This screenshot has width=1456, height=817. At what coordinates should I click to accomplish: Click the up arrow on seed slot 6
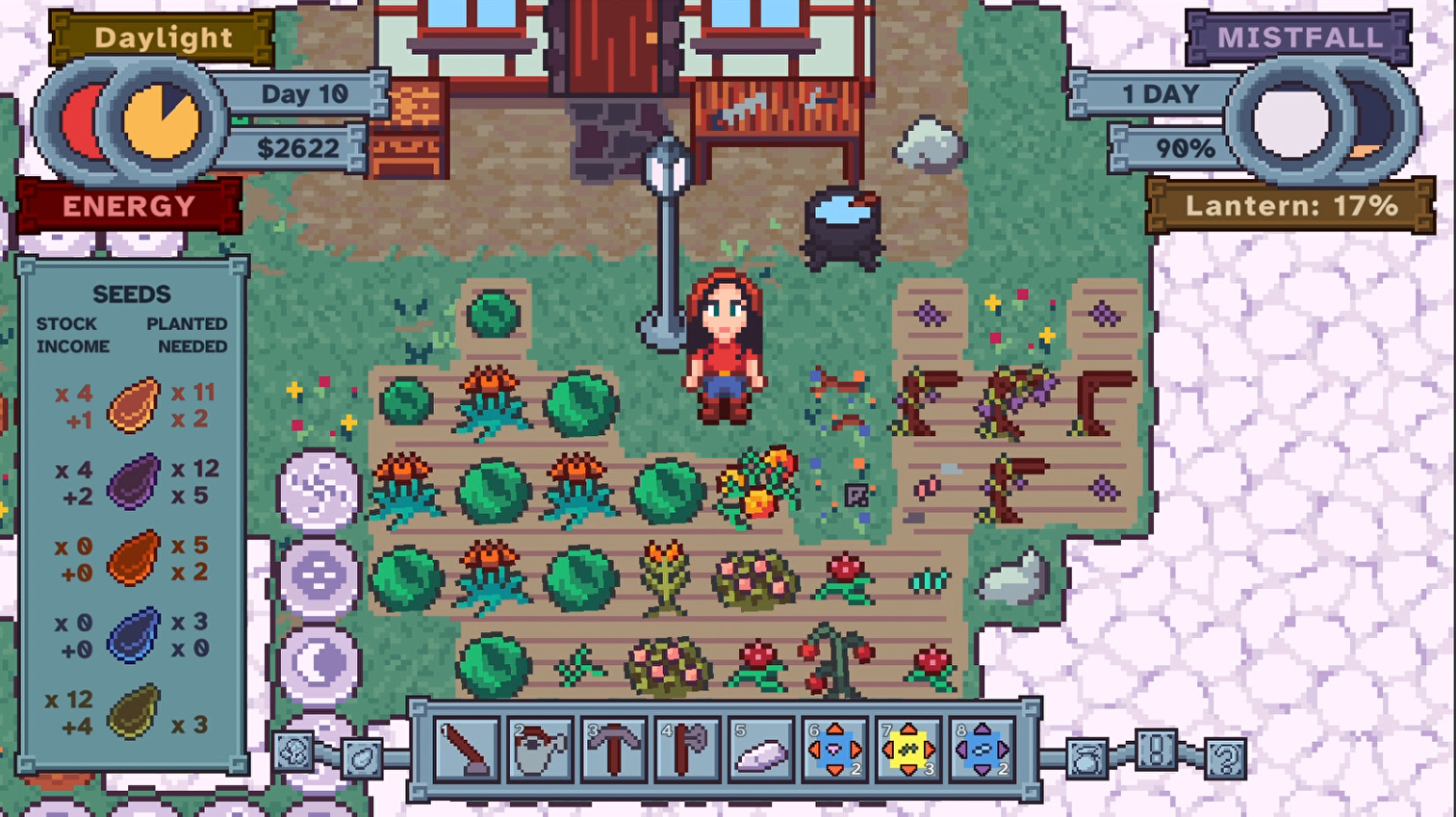[x=835, y=728]
